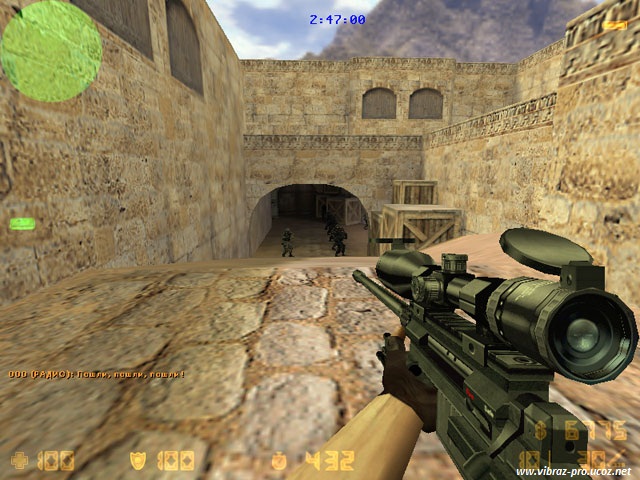Image resolution: width=640 pixels, height=480 pixels.
Task: Click the round stopwatch icon
Action: 279,461
